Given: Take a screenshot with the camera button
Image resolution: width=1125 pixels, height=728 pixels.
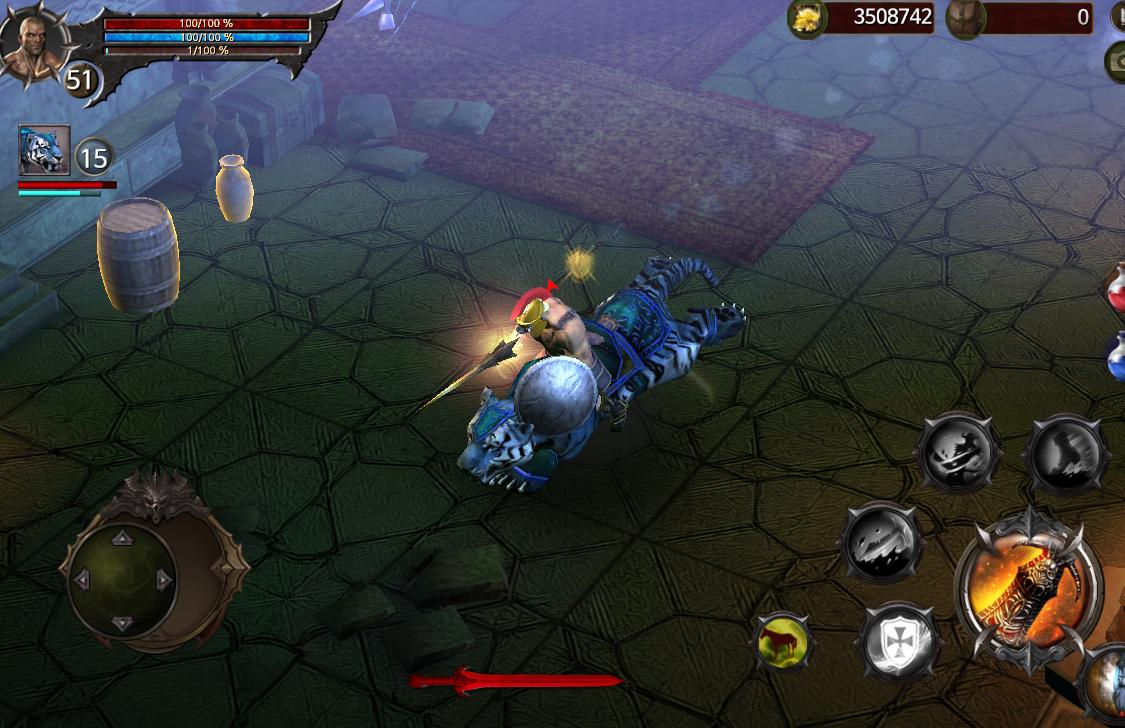Looking at the screenshot, I should click(1118, 62).
